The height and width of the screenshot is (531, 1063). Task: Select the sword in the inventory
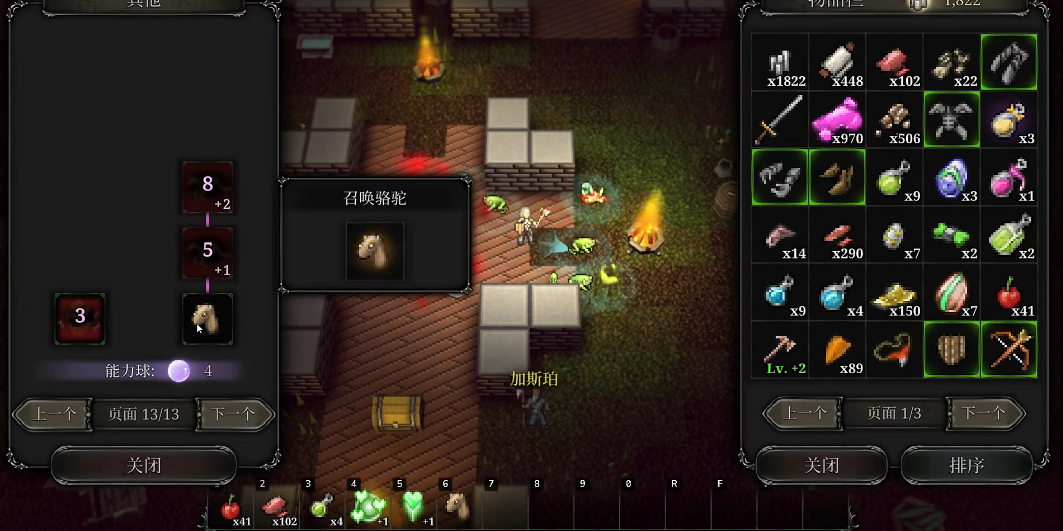pyautogui.click(x=780, y=119)
